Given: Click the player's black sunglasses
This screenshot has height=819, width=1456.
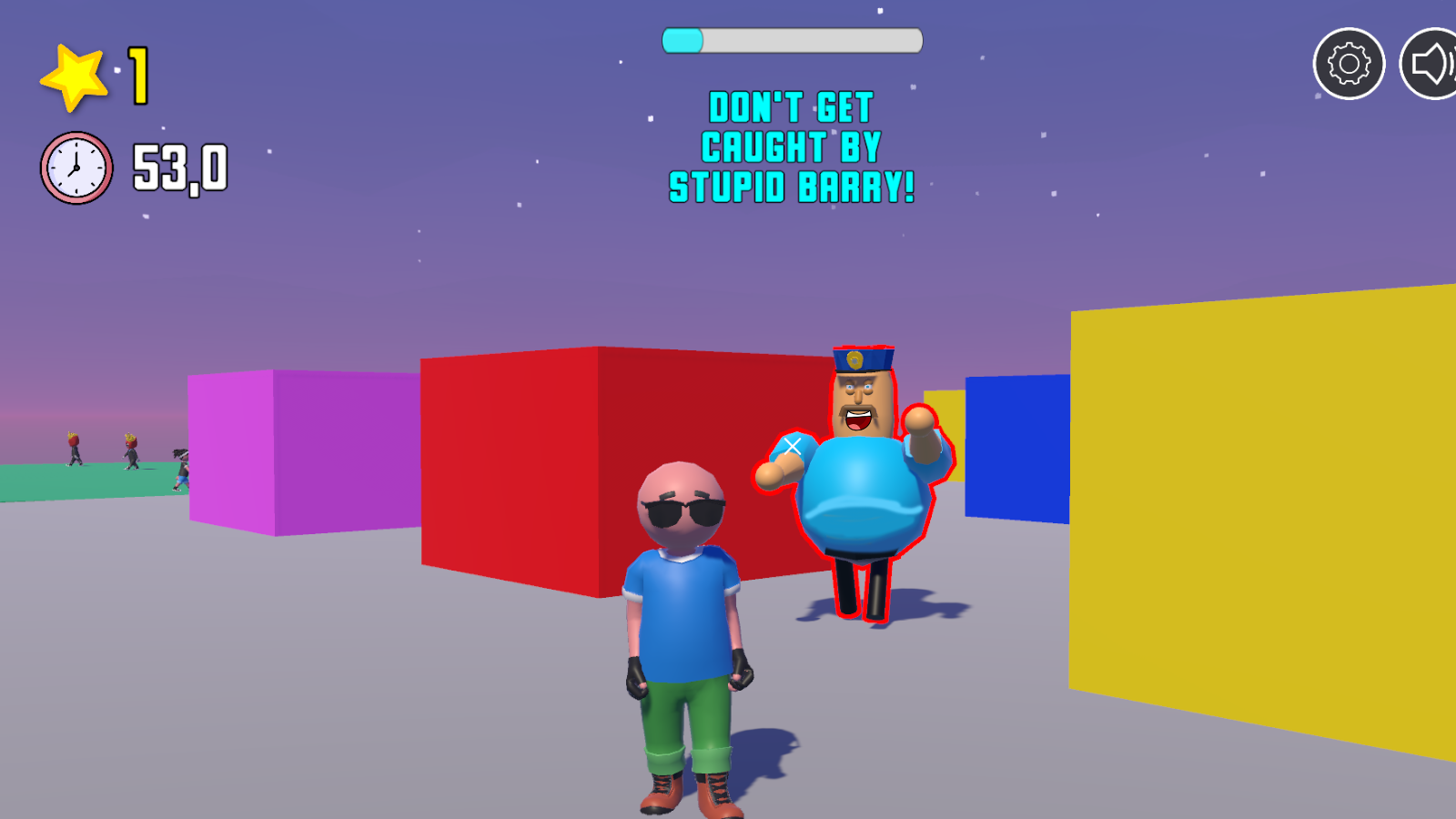Looking at the screenshot, I should coord(682,512).
